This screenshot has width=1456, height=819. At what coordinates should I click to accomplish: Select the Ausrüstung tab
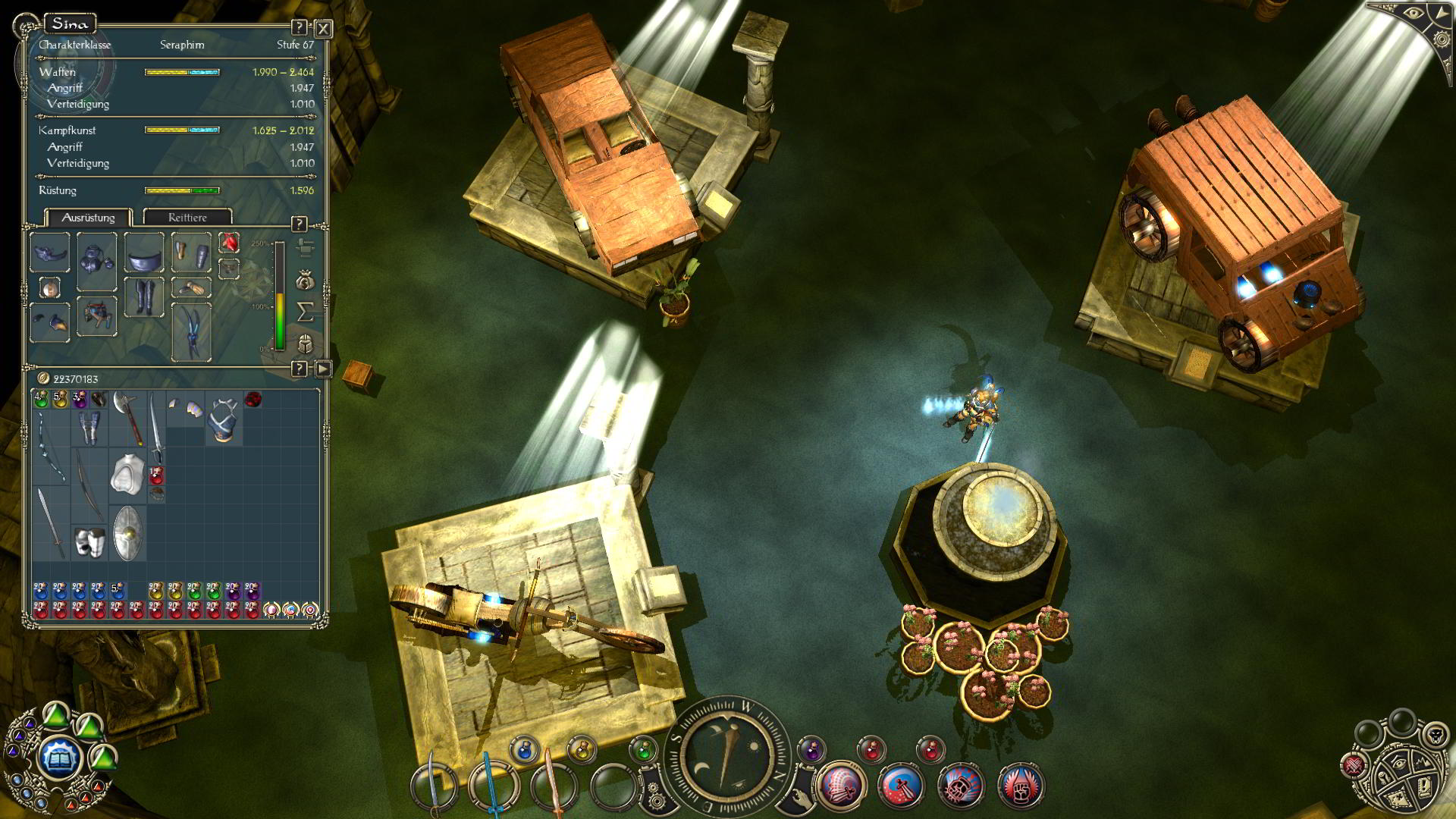[88, 218]
